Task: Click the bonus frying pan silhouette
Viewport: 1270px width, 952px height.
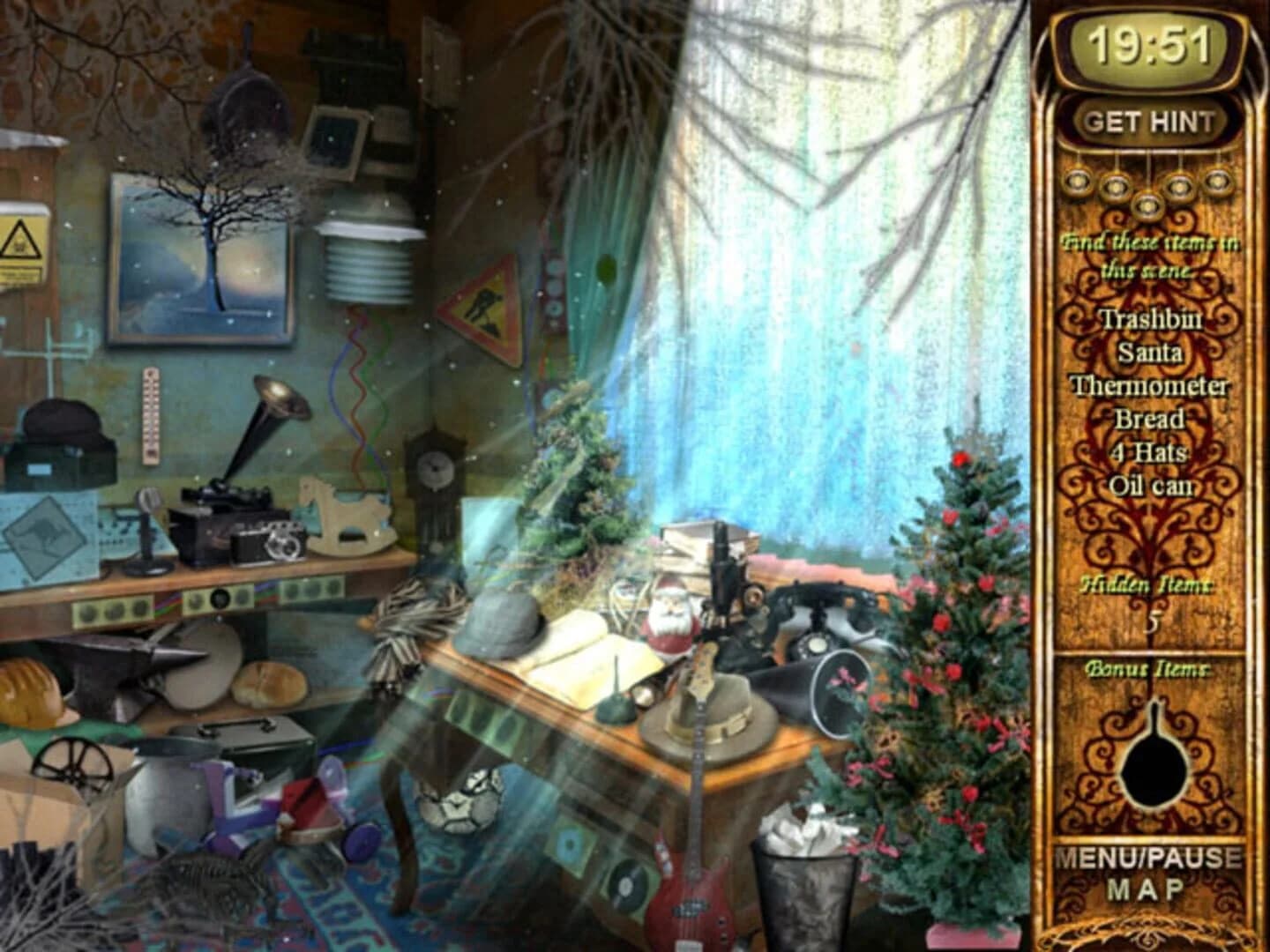Action: point(1155,765)
